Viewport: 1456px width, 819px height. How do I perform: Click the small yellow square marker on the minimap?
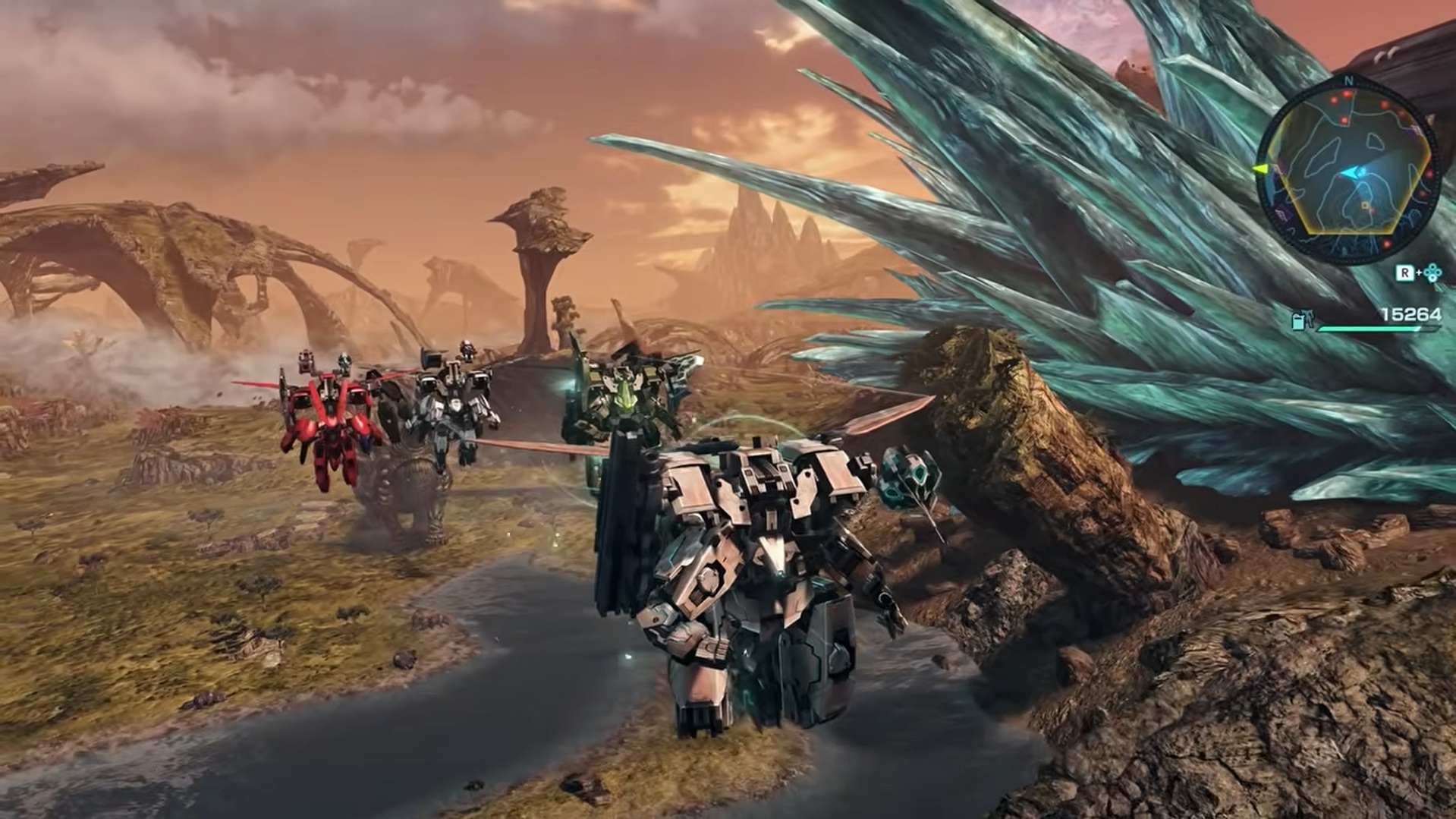tap(1366, 206)
